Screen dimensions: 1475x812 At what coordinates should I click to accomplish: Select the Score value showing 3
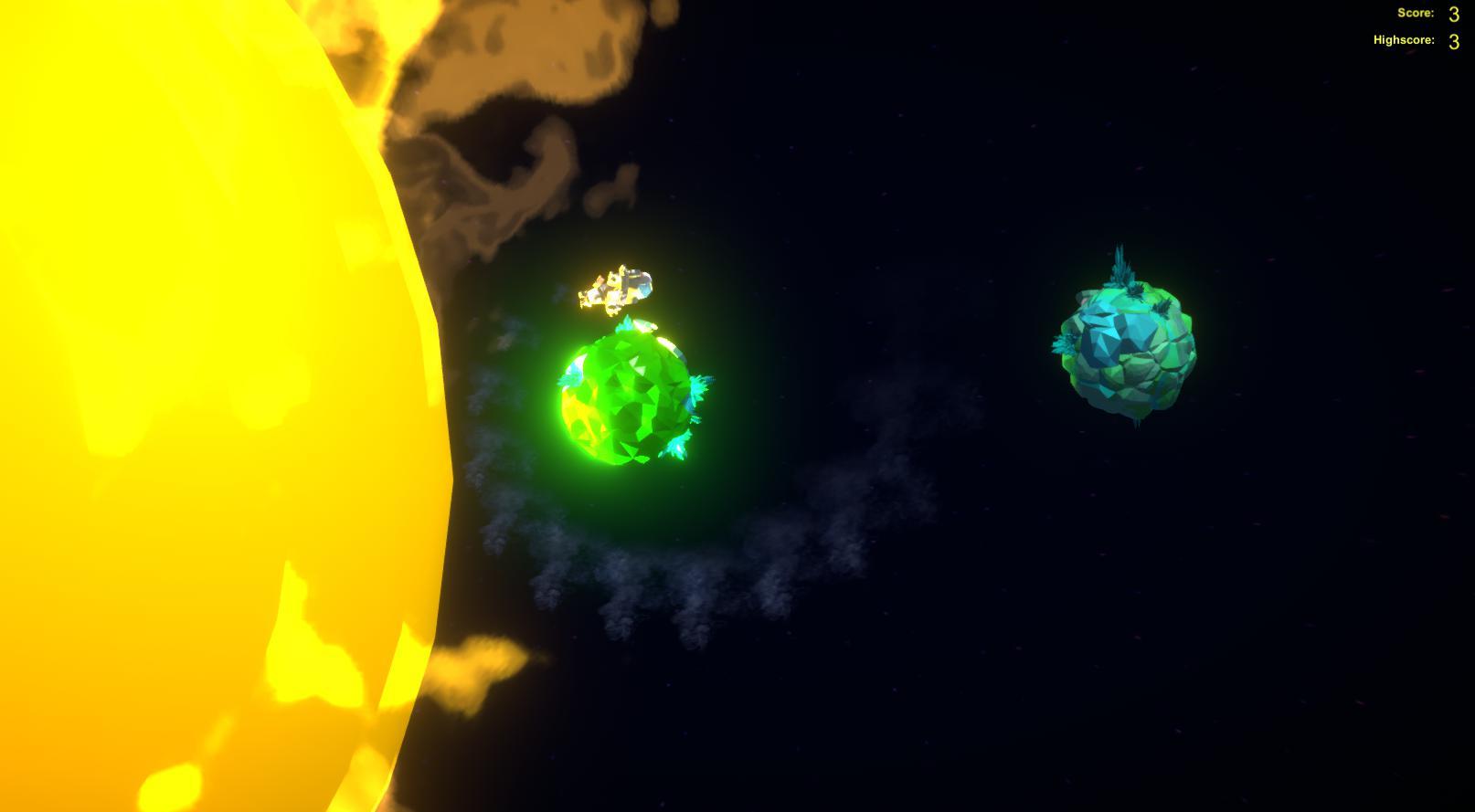(x=1452, y=15)
